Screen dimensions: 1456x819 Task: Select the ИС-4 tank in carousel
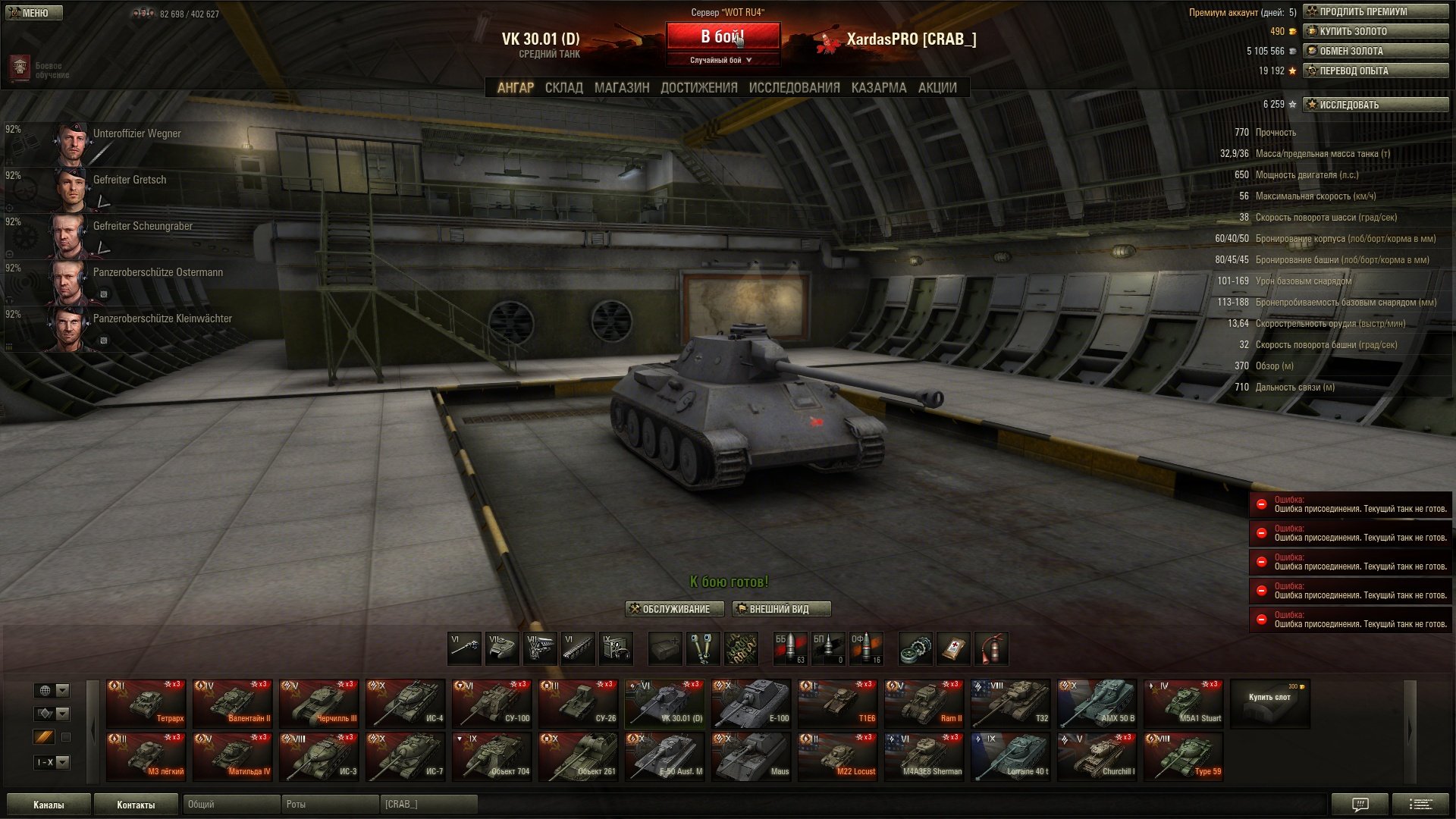tap(406, 703)
